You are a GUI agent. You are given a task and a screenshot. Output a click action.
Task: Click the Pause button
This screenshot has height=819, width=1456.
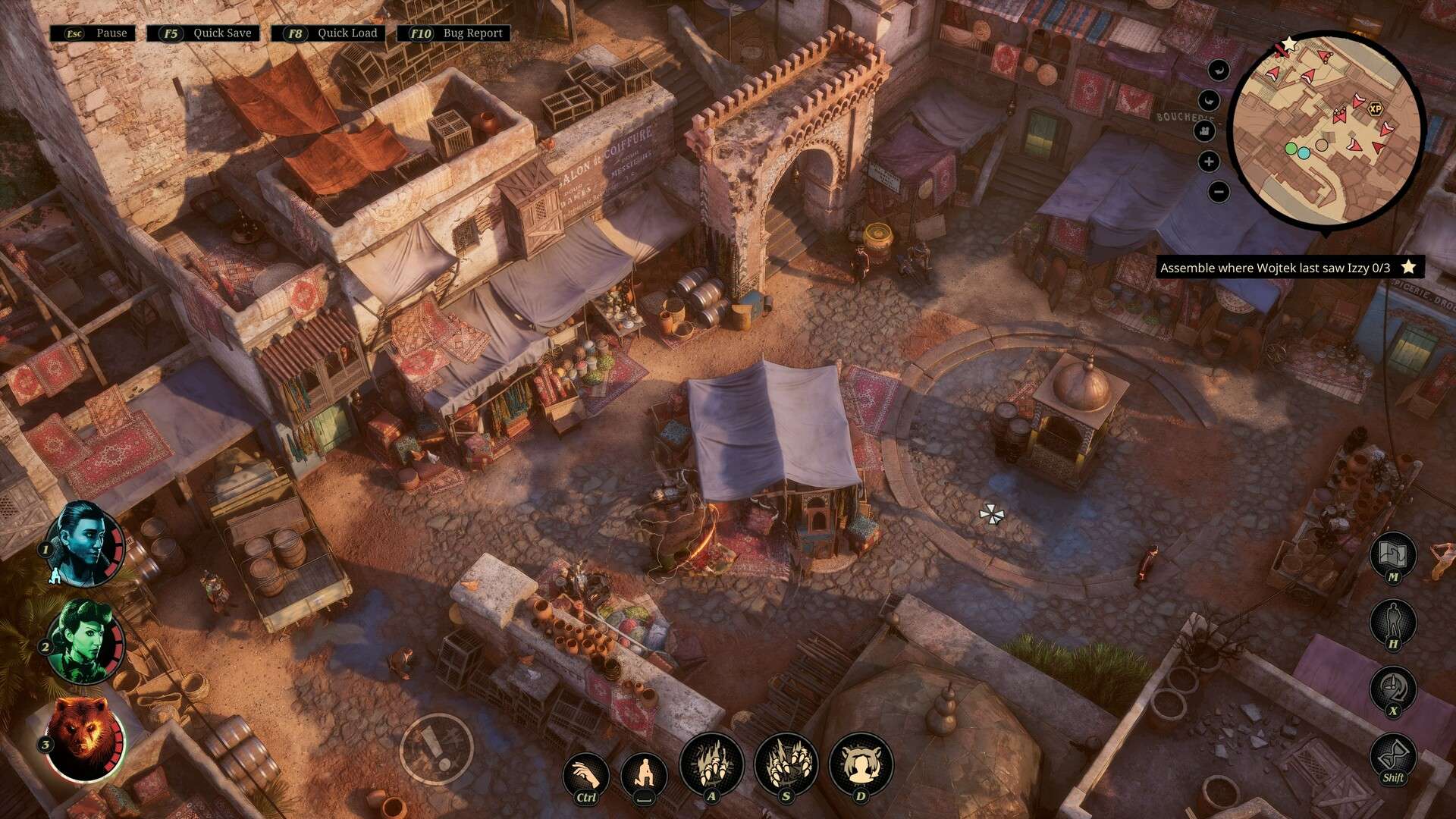click(93, 33)
